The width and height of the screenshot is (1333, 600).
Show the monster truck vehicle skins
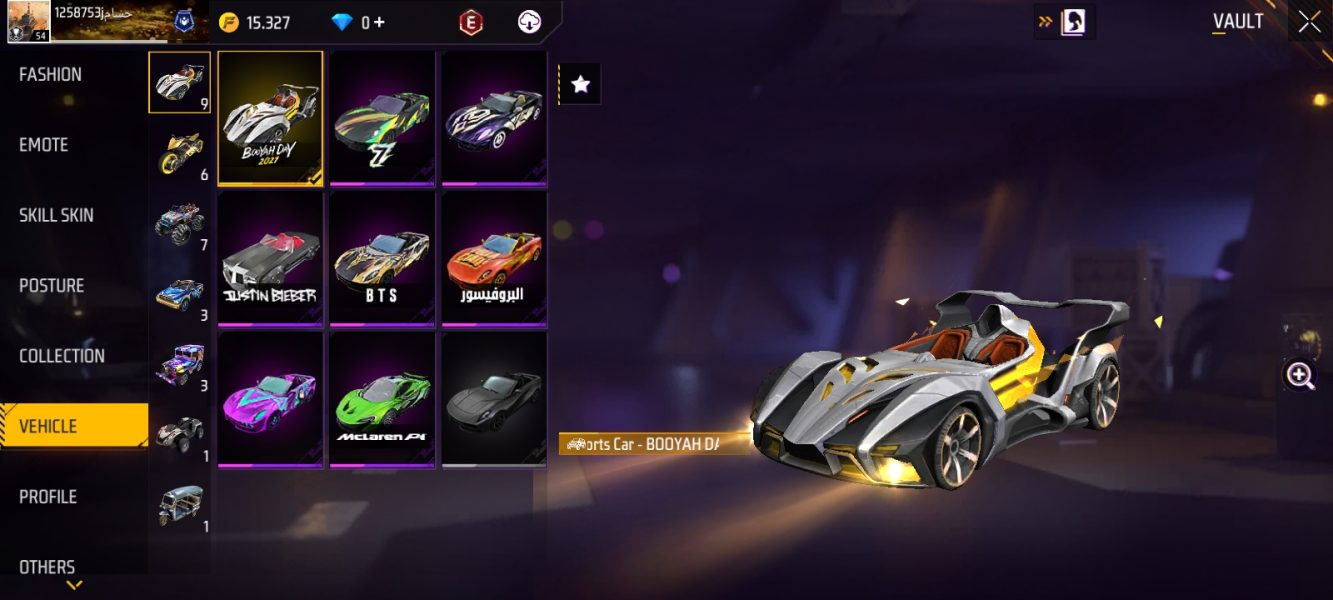point(180,223)
